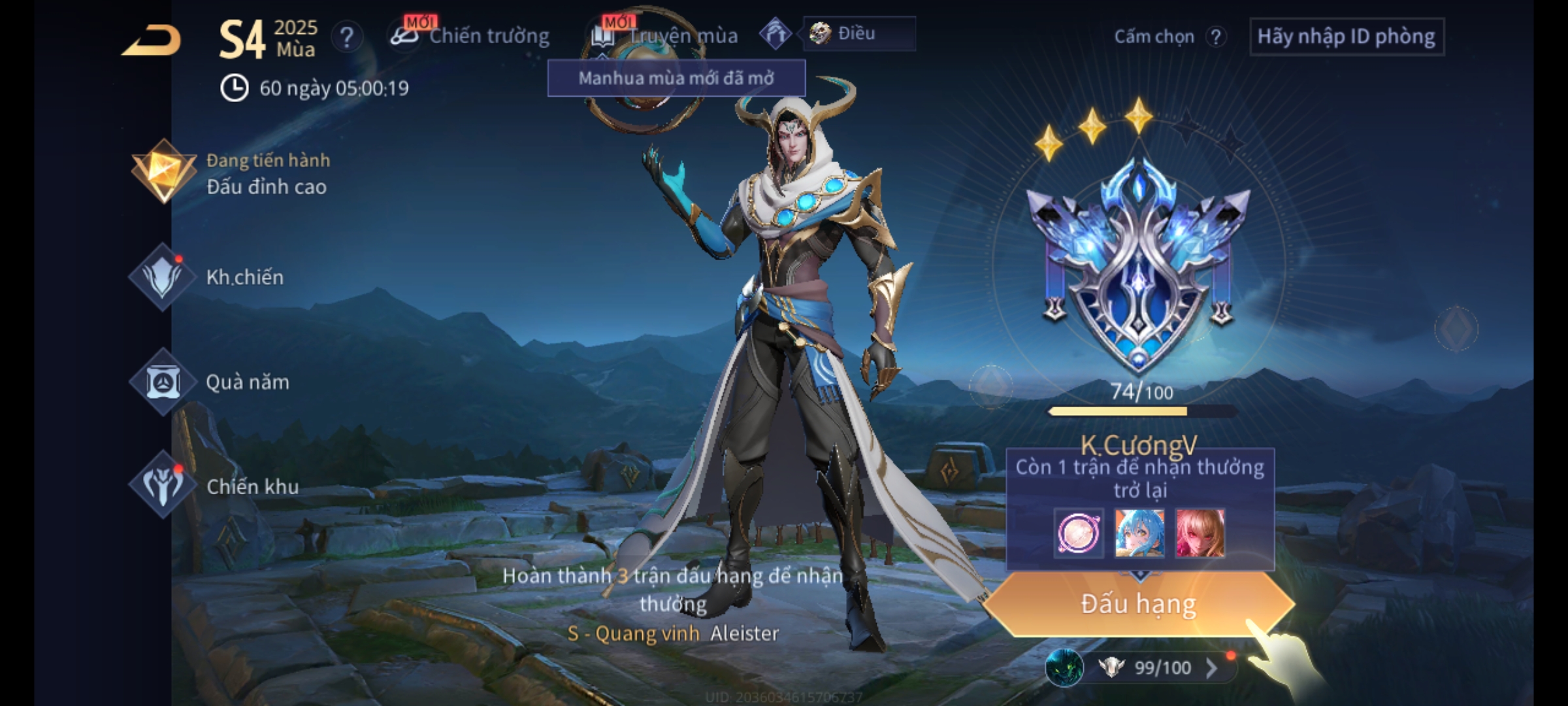The image size is (1568, 706).
Task: Open Cấm chọn help question mark
Action: (1216, 37)
